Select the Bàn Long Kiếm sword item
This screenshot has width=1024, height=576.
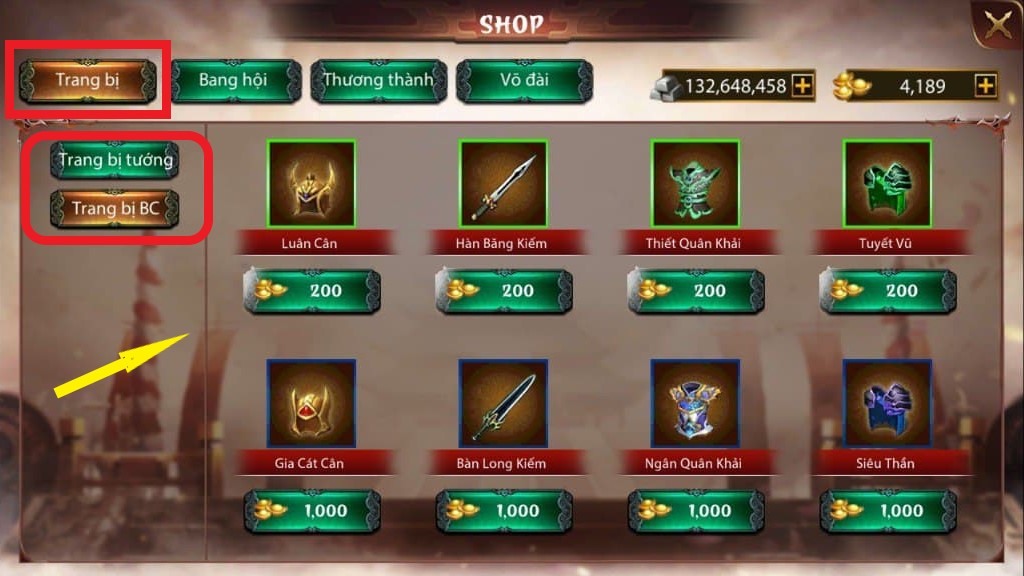click(x=503, y=403)
